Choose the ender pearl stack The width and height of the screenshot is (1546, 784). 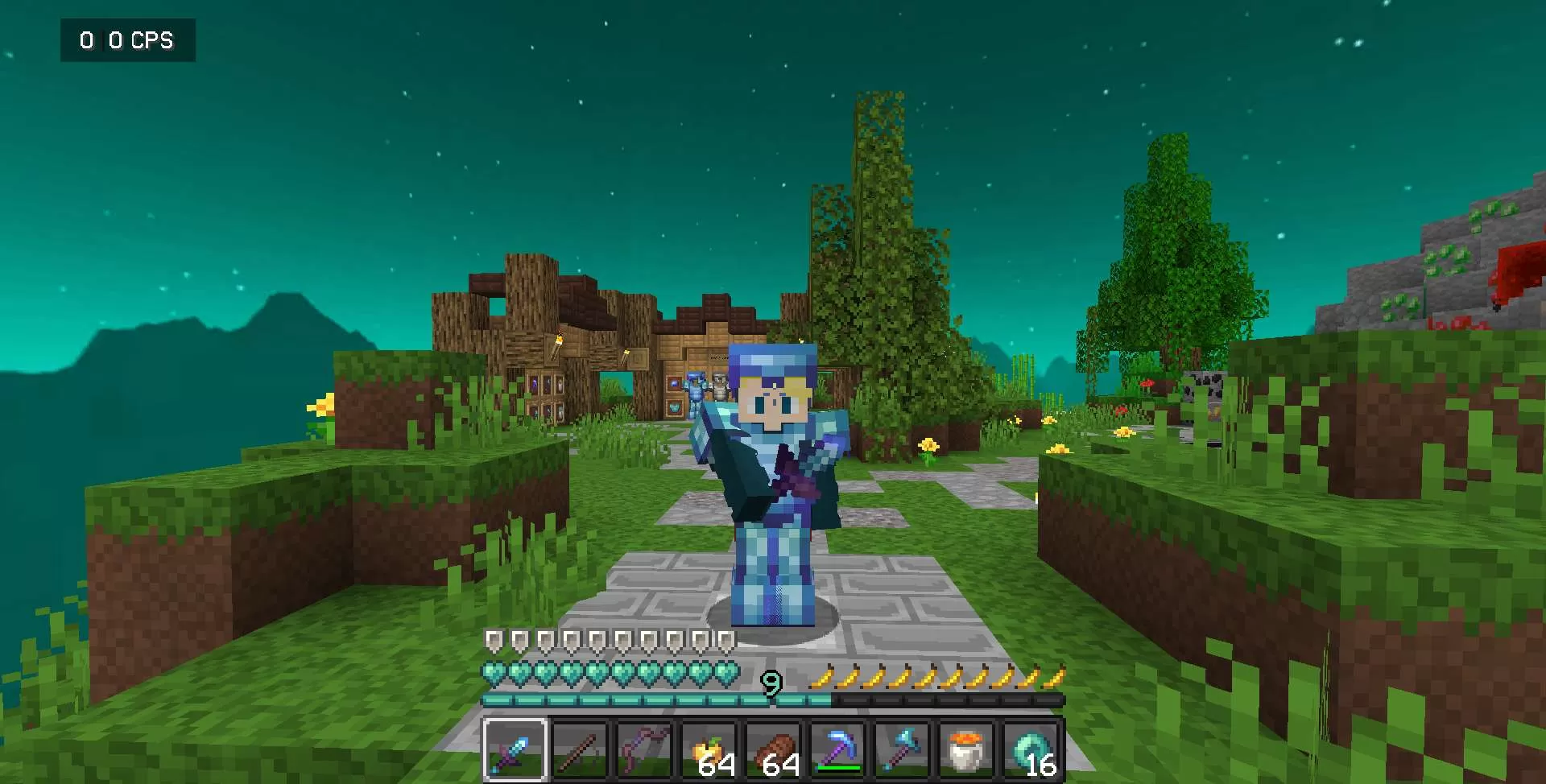tap(1031, 751)
